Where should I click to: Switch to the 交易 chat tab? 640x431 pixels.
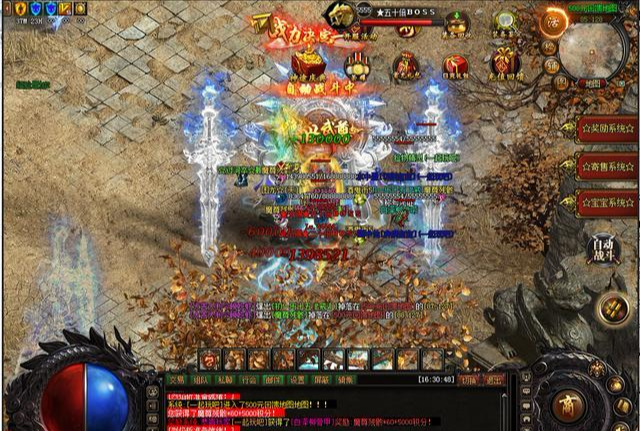click(x=177, y=380)
